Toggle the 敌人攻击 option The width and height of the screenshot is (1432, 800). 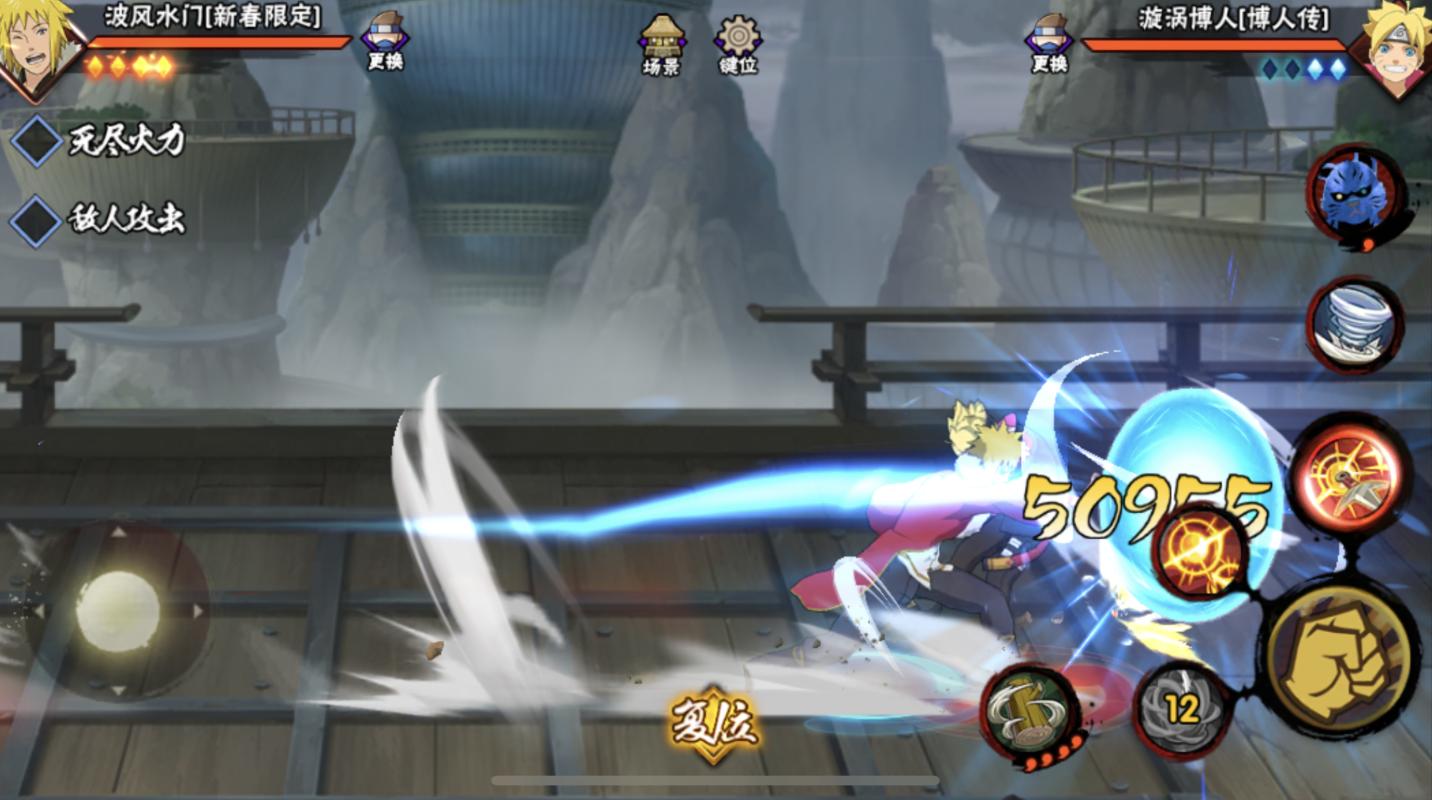point(36,220)
